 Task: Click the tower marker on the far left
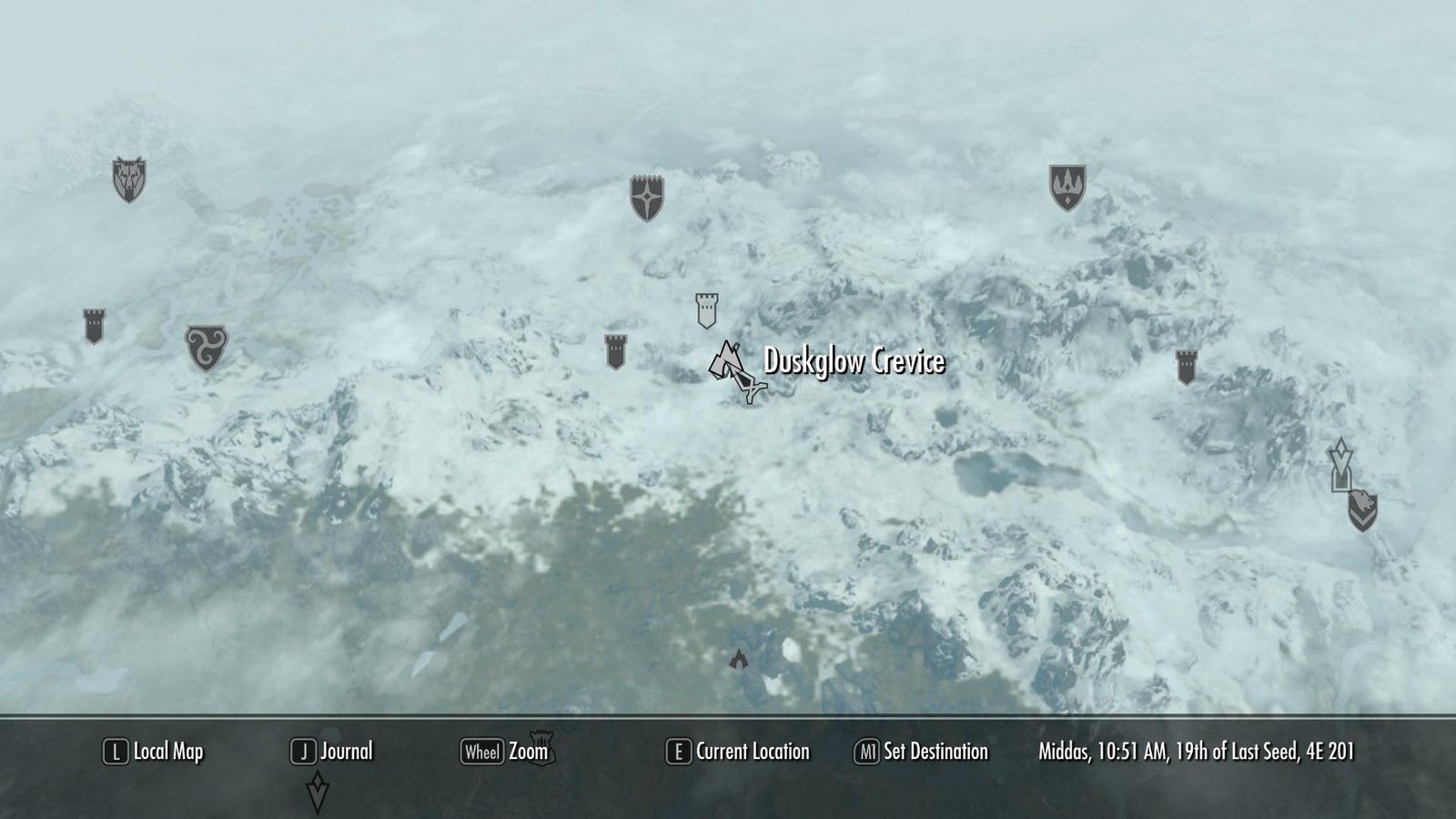(x=93, y=325)
